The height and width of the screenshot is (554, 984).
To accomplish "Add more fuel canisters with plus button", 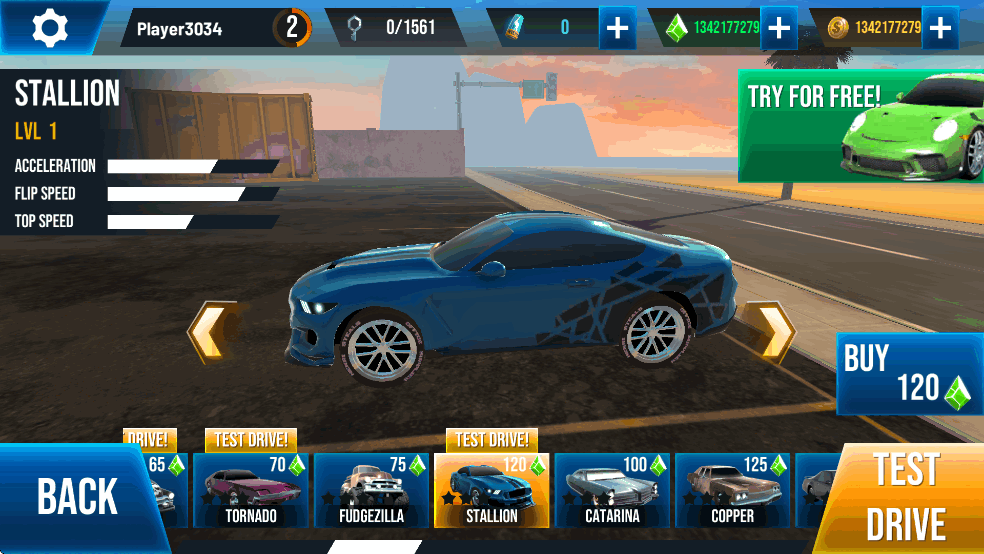I will coord(618,28).
